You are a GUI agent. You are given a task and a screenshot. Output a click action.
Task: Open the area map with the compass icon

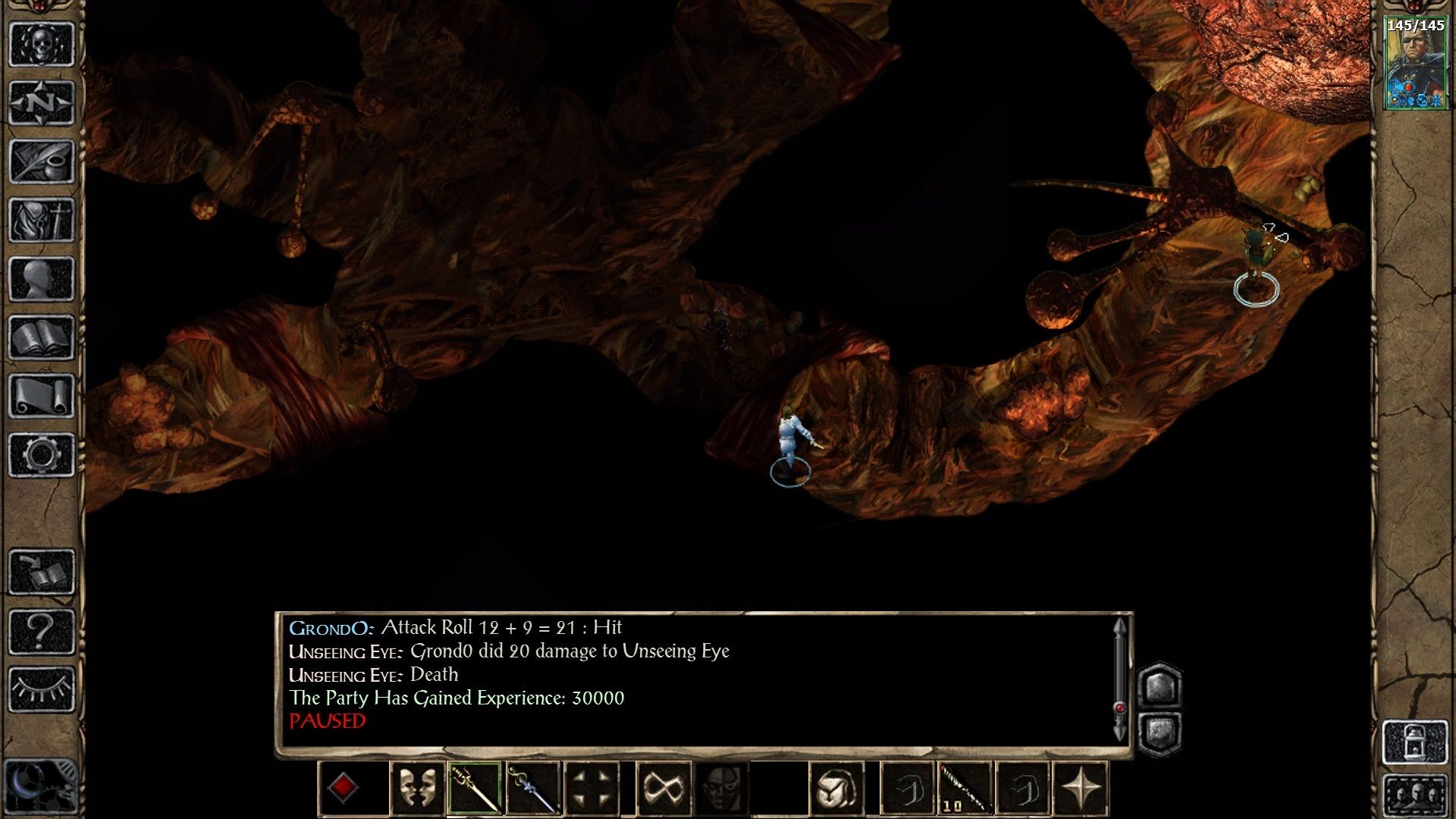click(42, 102)
